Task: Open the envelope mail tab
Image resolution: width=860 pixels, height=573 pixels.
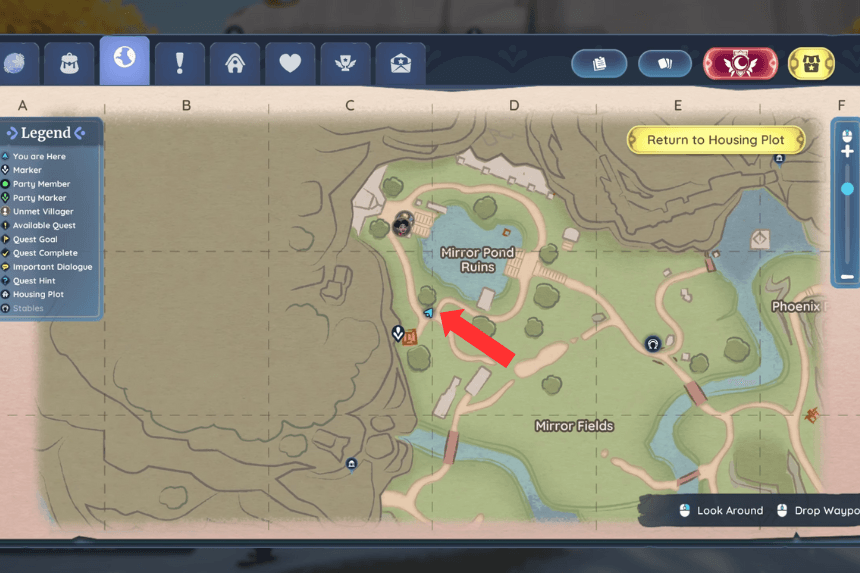Action: coord(399,63)
